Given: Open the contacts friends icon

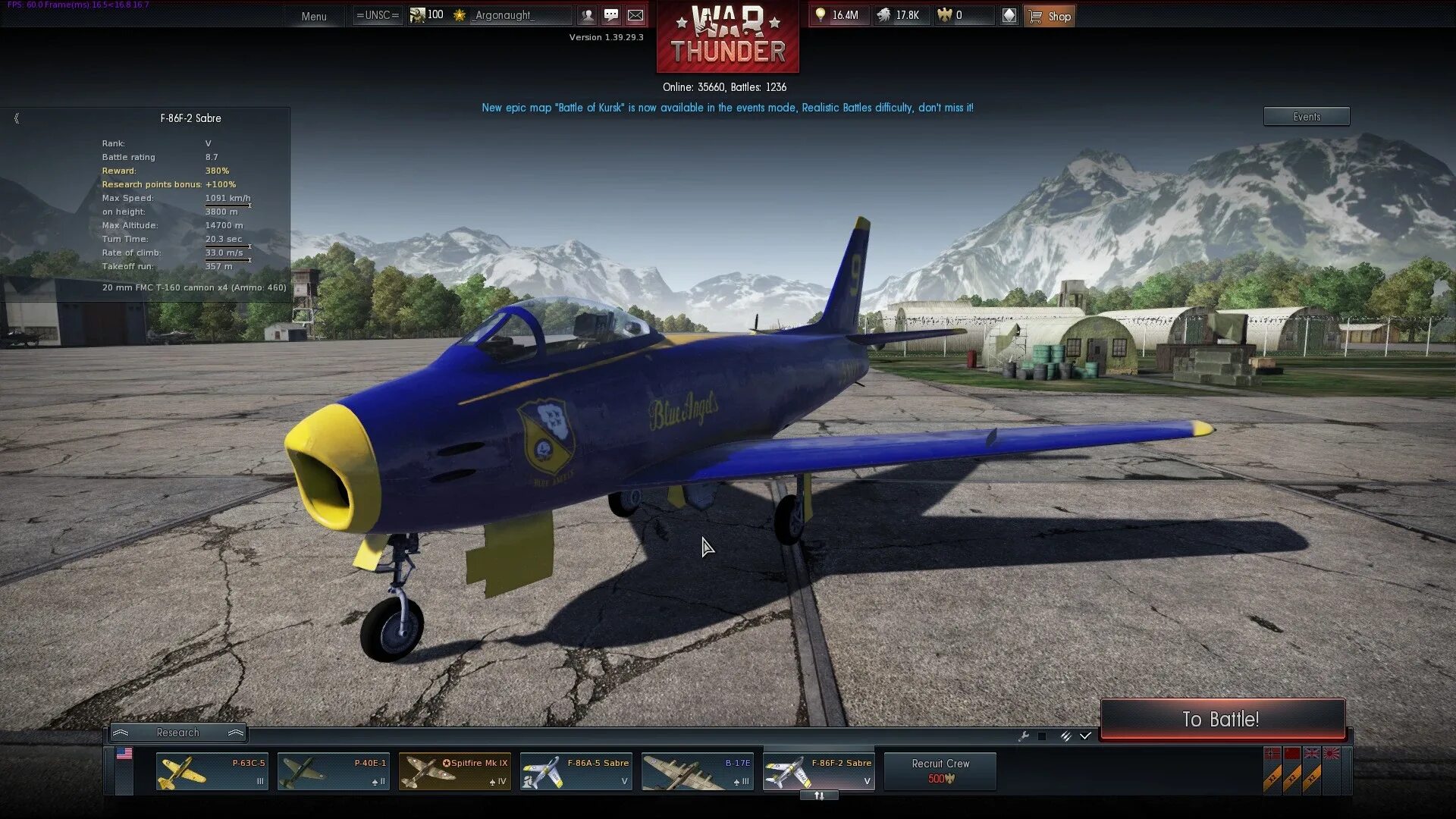Looking at the screenshot, I should pos(587,15).
